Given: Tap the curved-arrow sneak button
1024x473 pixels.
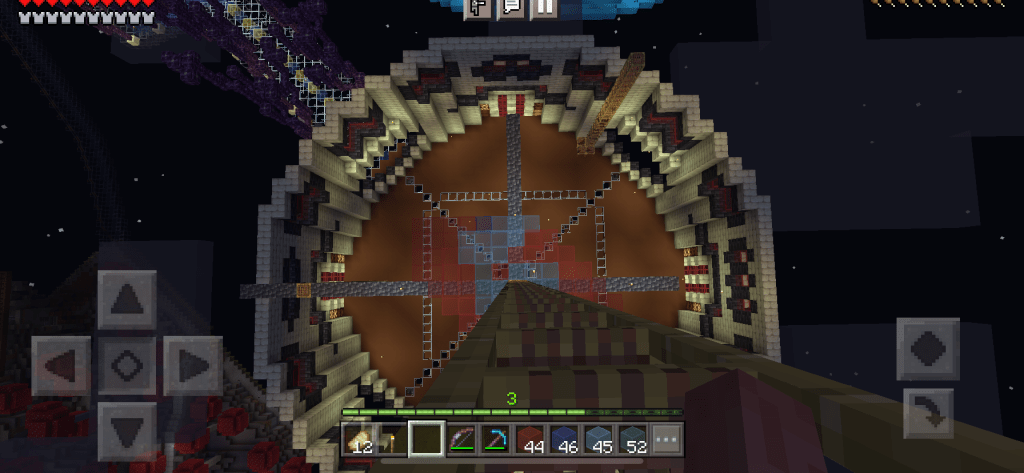Looking at the screenshot, I should [x=927, y=414].
